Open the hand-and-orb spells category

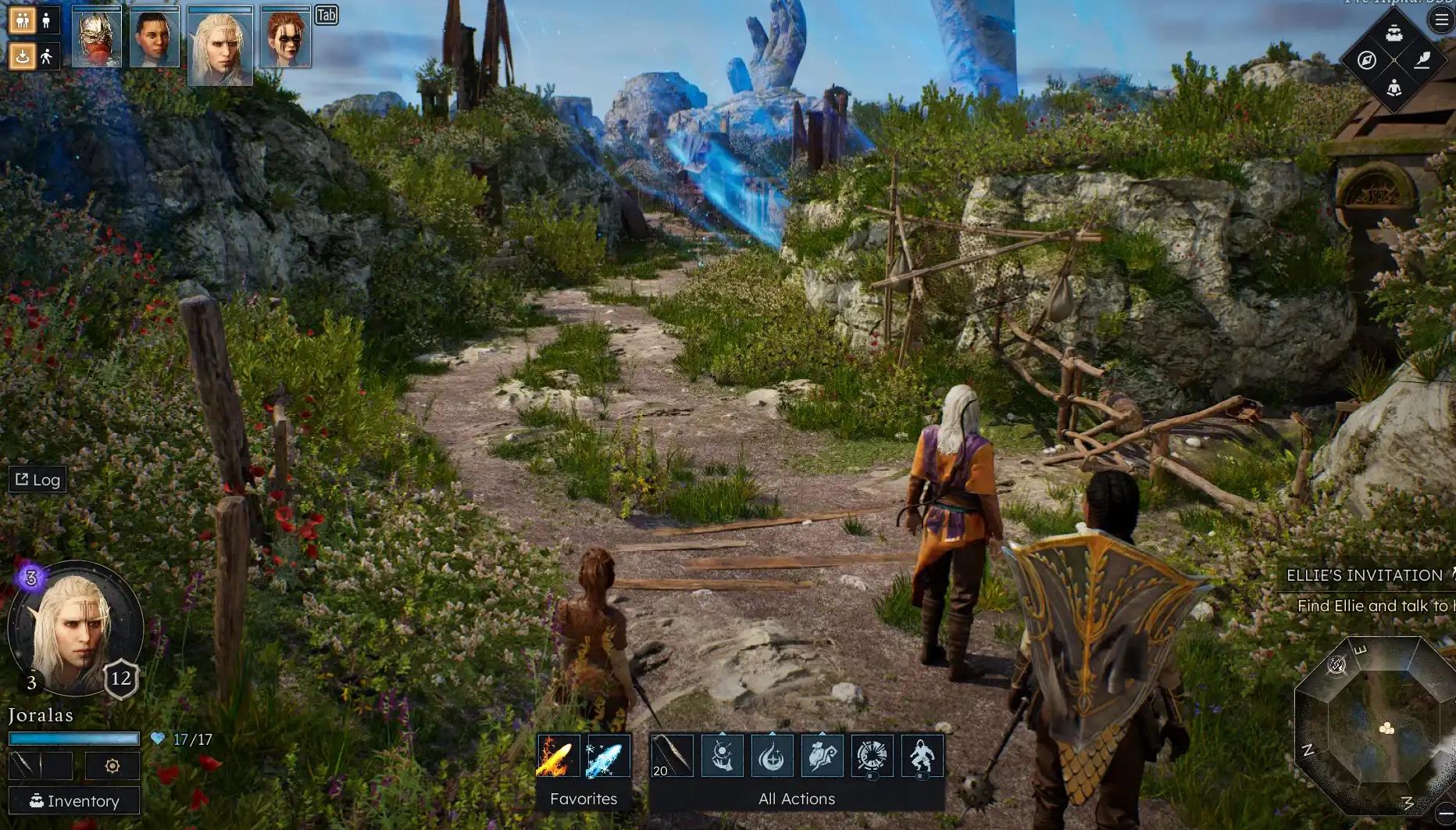[722, 756]
